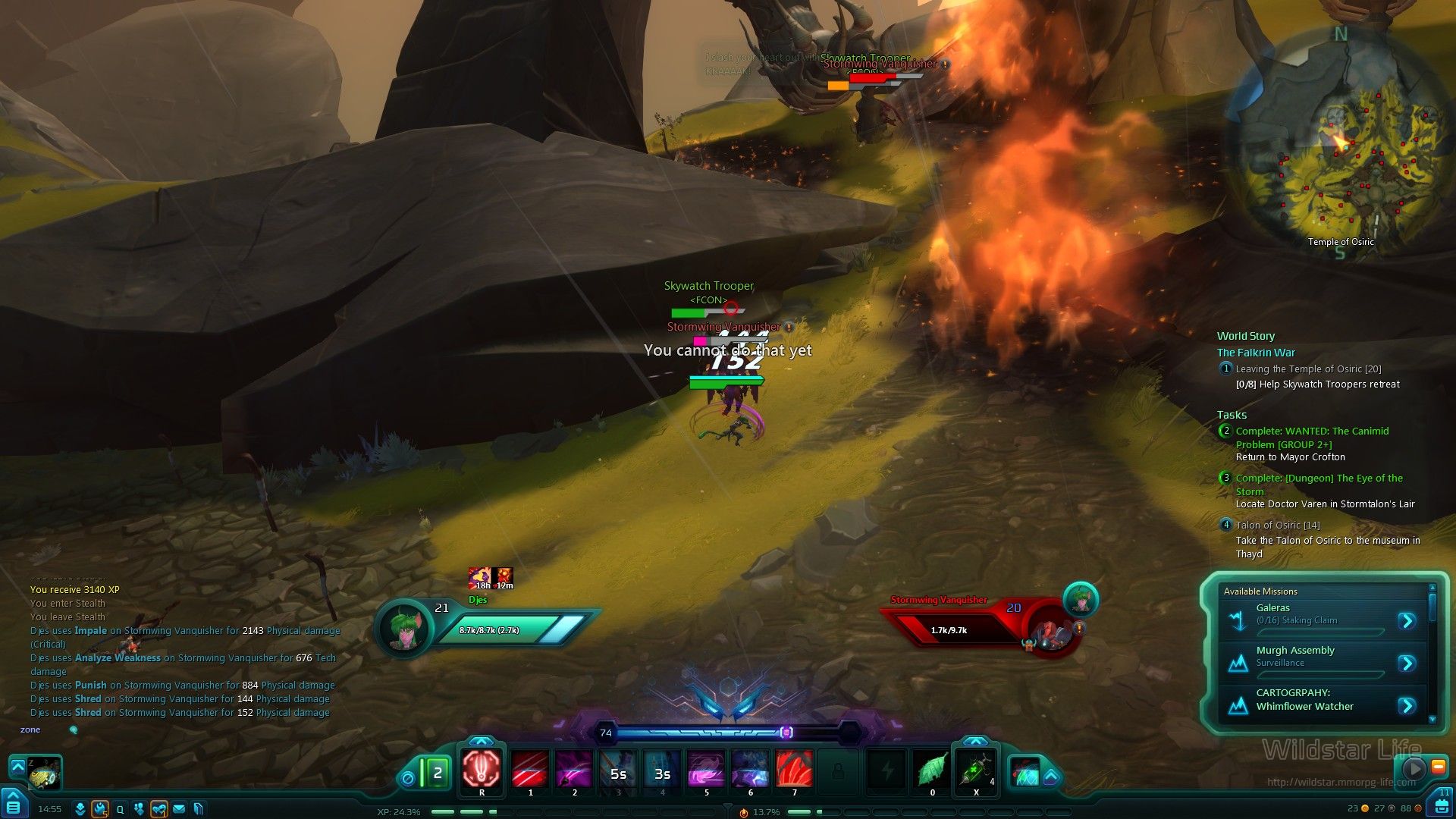Open the mail envelope icon
Viewport: 1456px width, 819px height.
[179, 809]
